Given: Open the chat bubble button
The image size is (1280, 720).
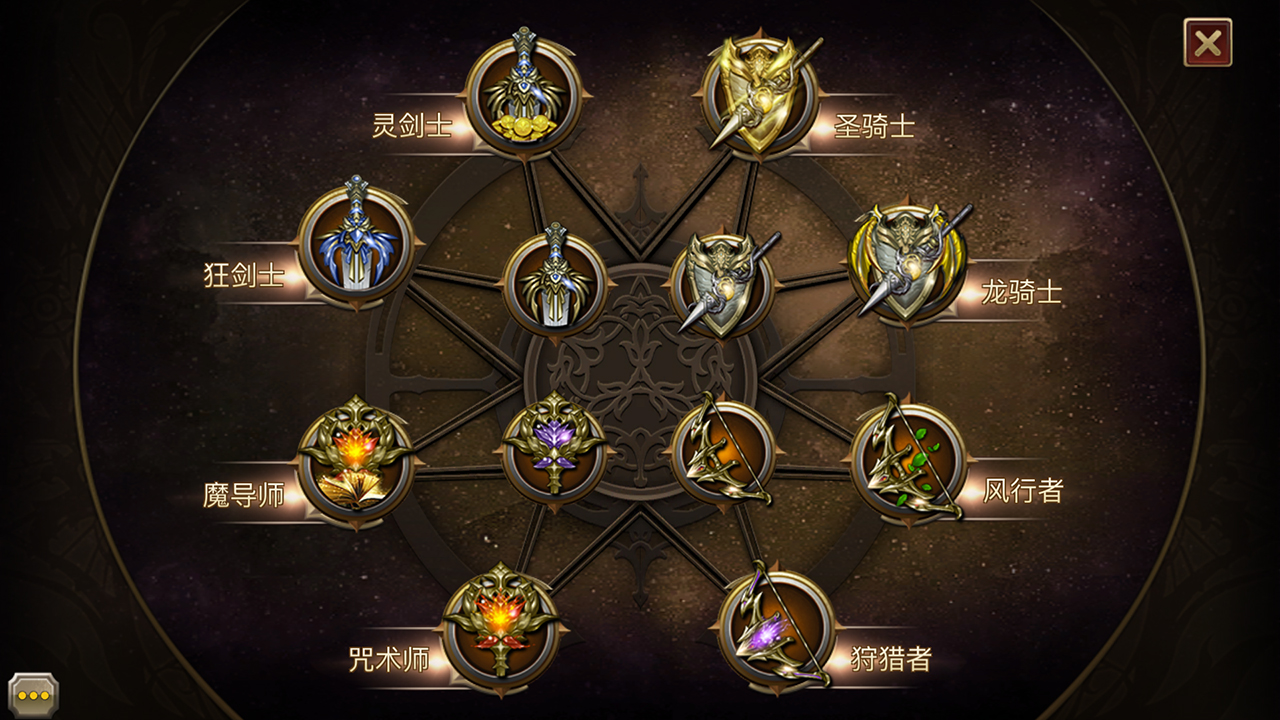Looking at the screenshot, I should point(33,694).
